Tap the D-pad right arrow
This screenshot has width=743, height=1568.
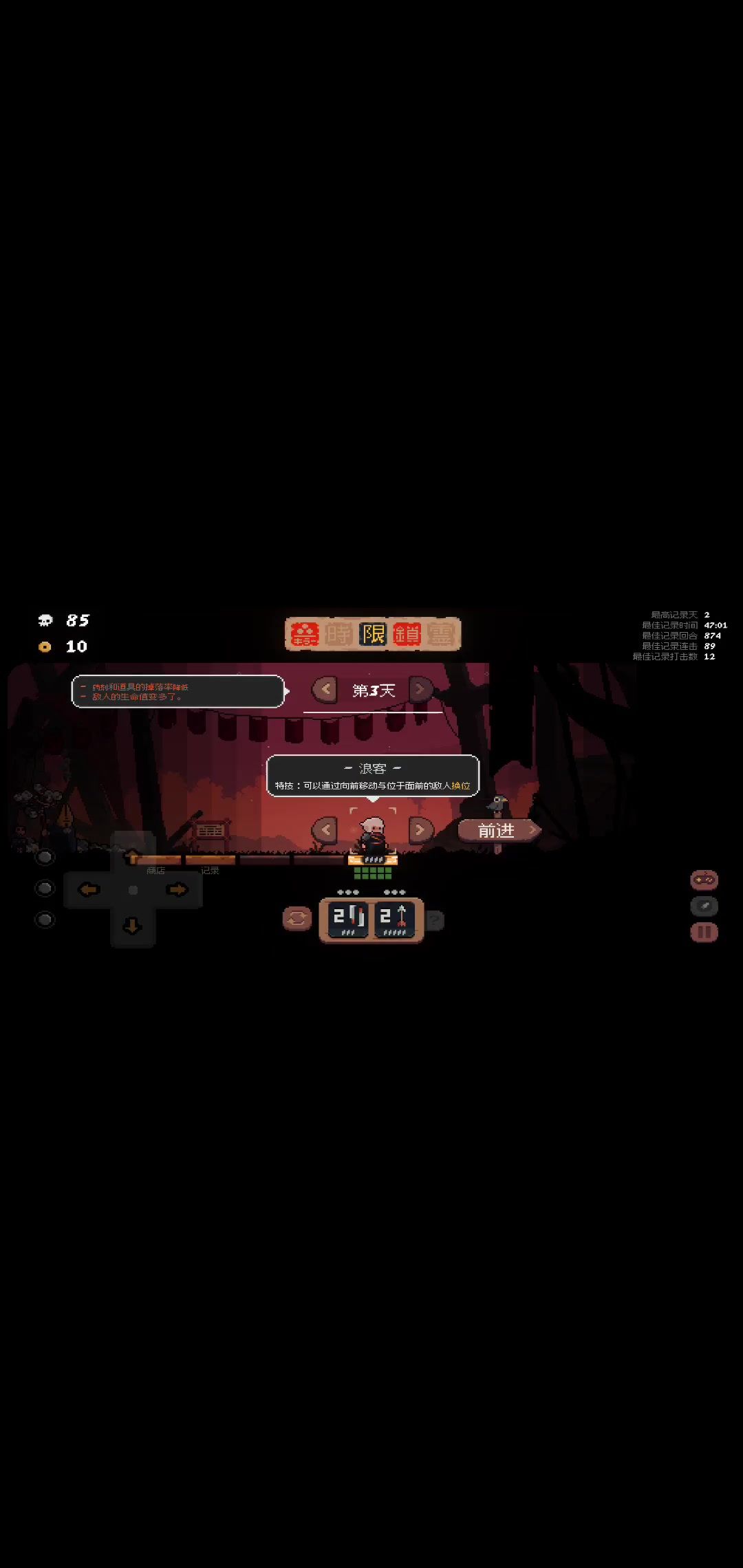pos(177,890)
